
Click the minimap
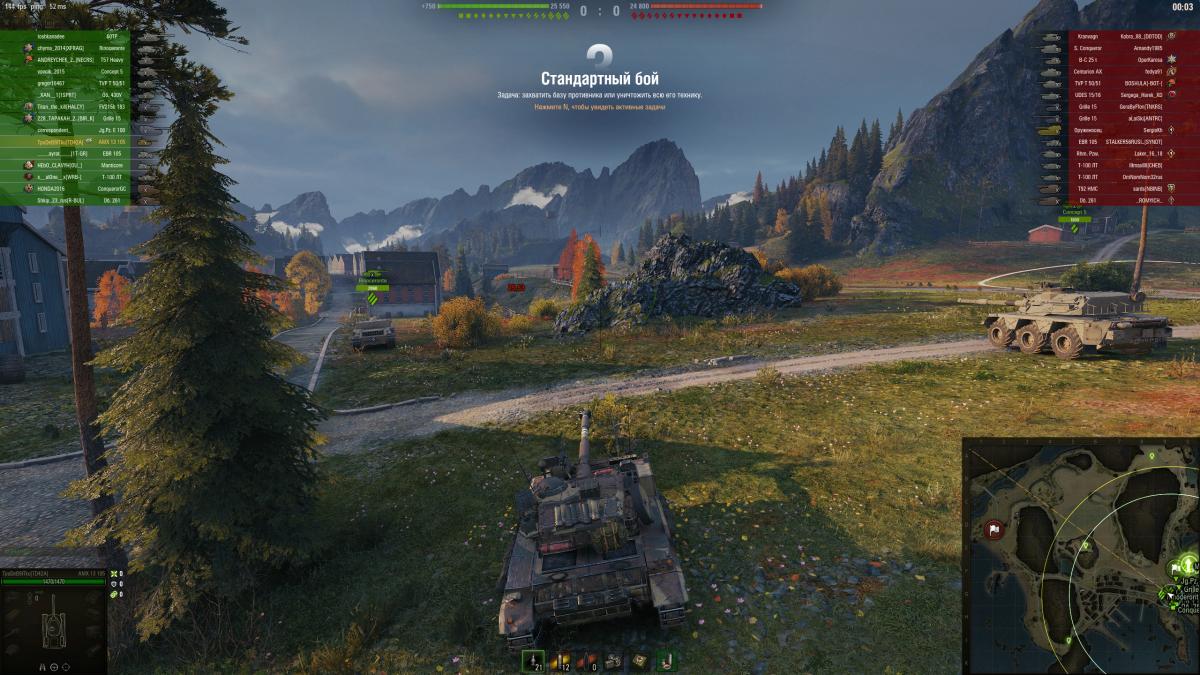(x=1080, y=555)
